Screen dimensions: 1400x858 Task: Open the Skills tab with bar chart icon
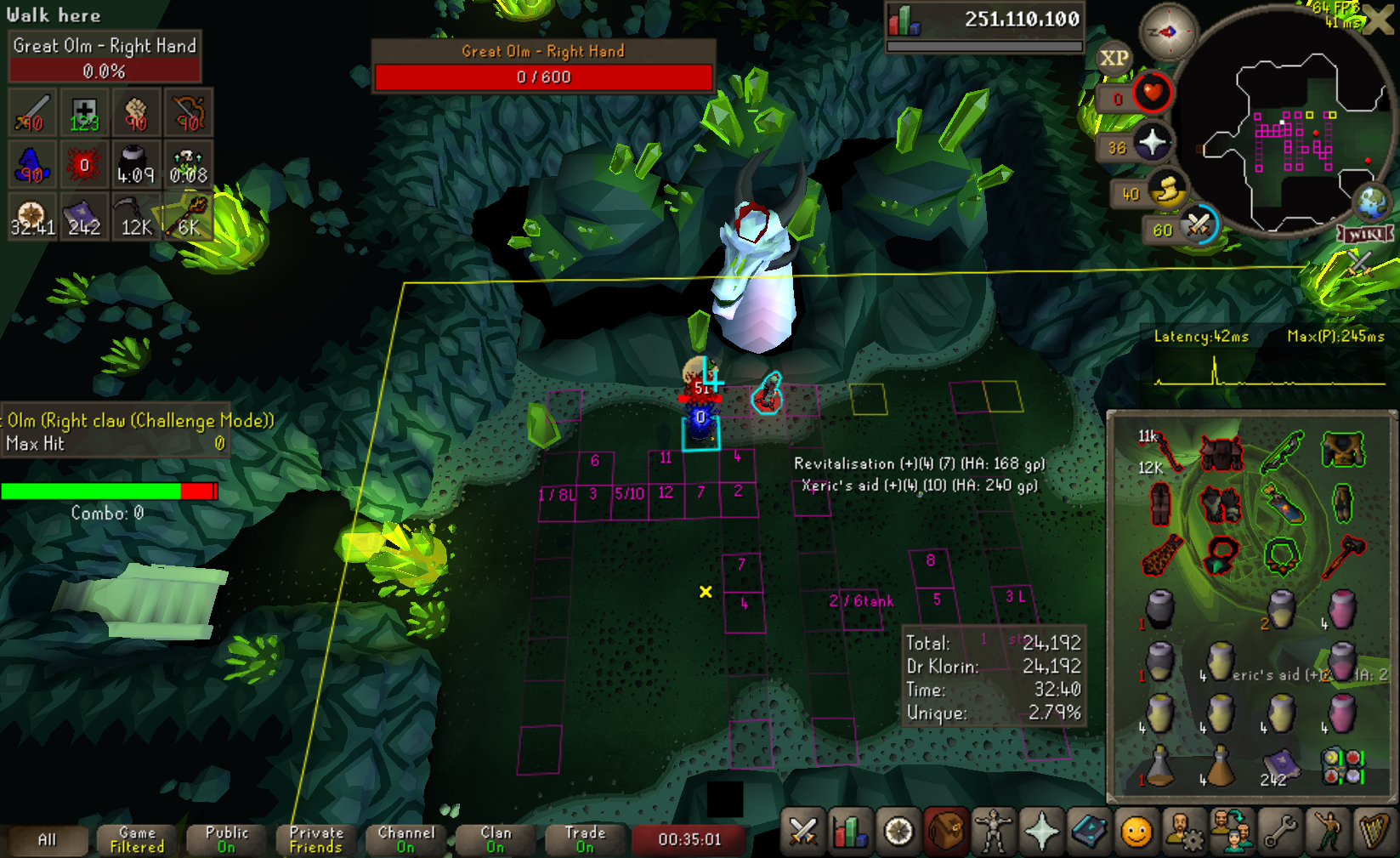coord(851,832)
